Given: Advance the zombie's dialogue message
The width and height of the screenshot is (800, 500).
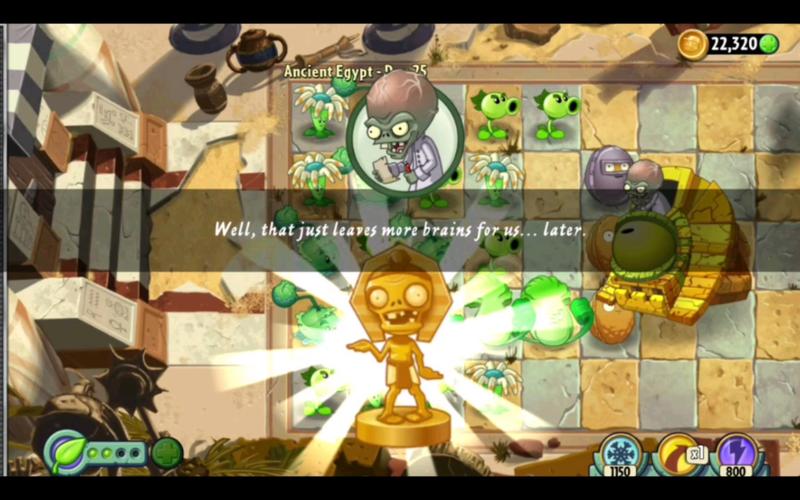Looking at the screenshot, I should 400,229.
